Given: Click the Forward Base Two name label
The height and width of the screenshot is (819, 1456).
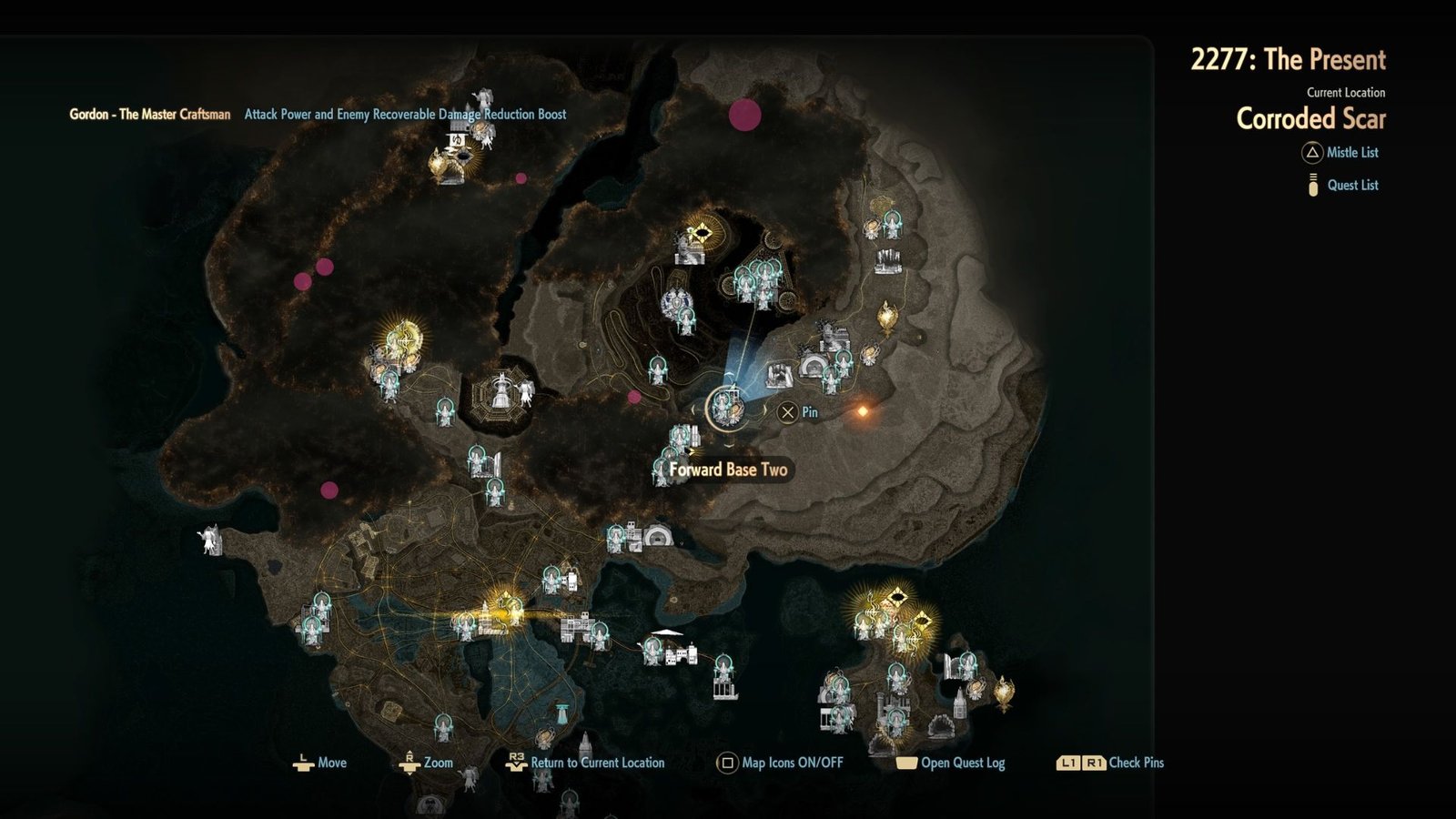Looking at the screenshot, I should [x=726, y=471].
